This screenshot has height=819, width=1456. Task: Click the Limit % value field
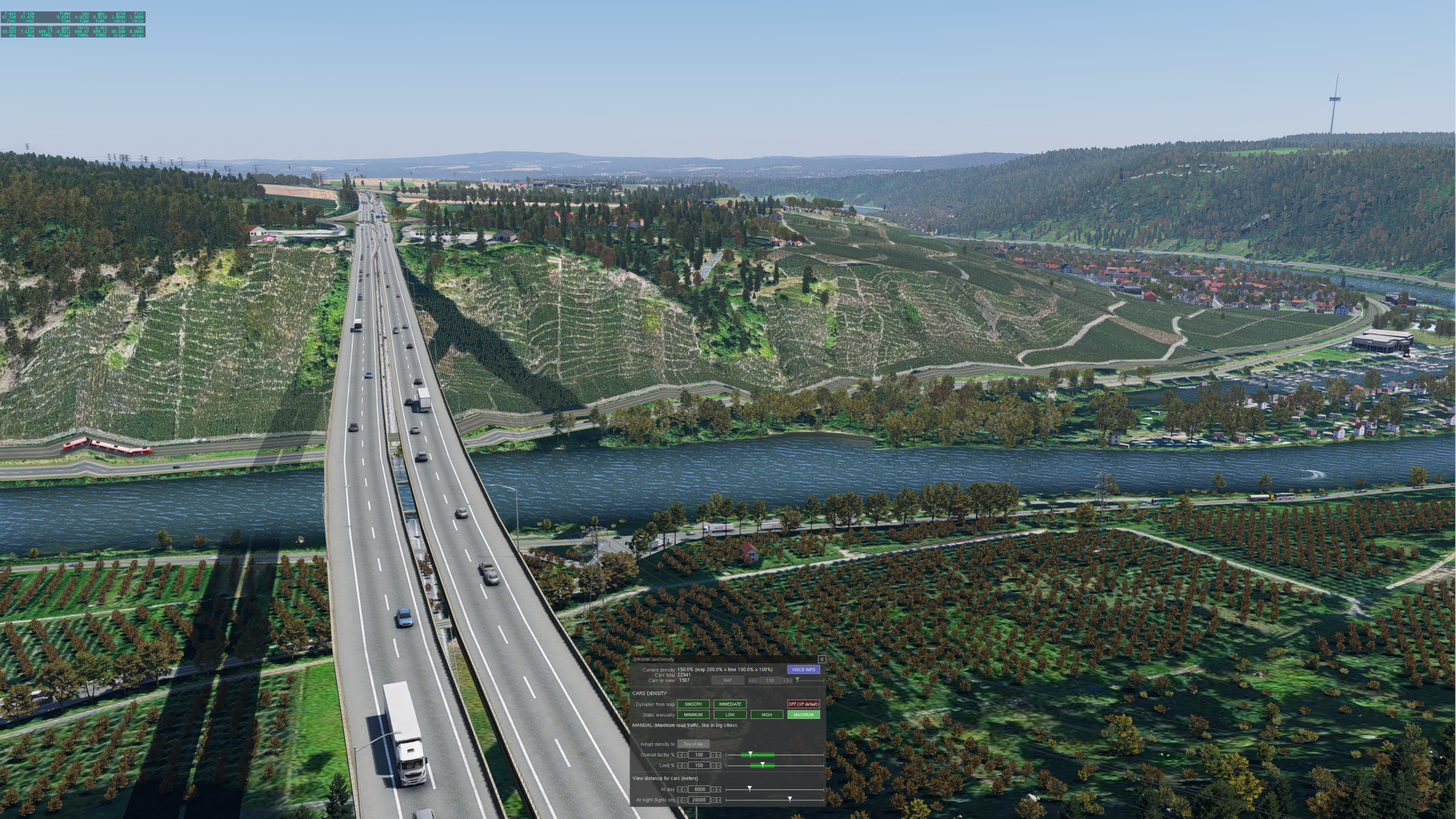699,766
